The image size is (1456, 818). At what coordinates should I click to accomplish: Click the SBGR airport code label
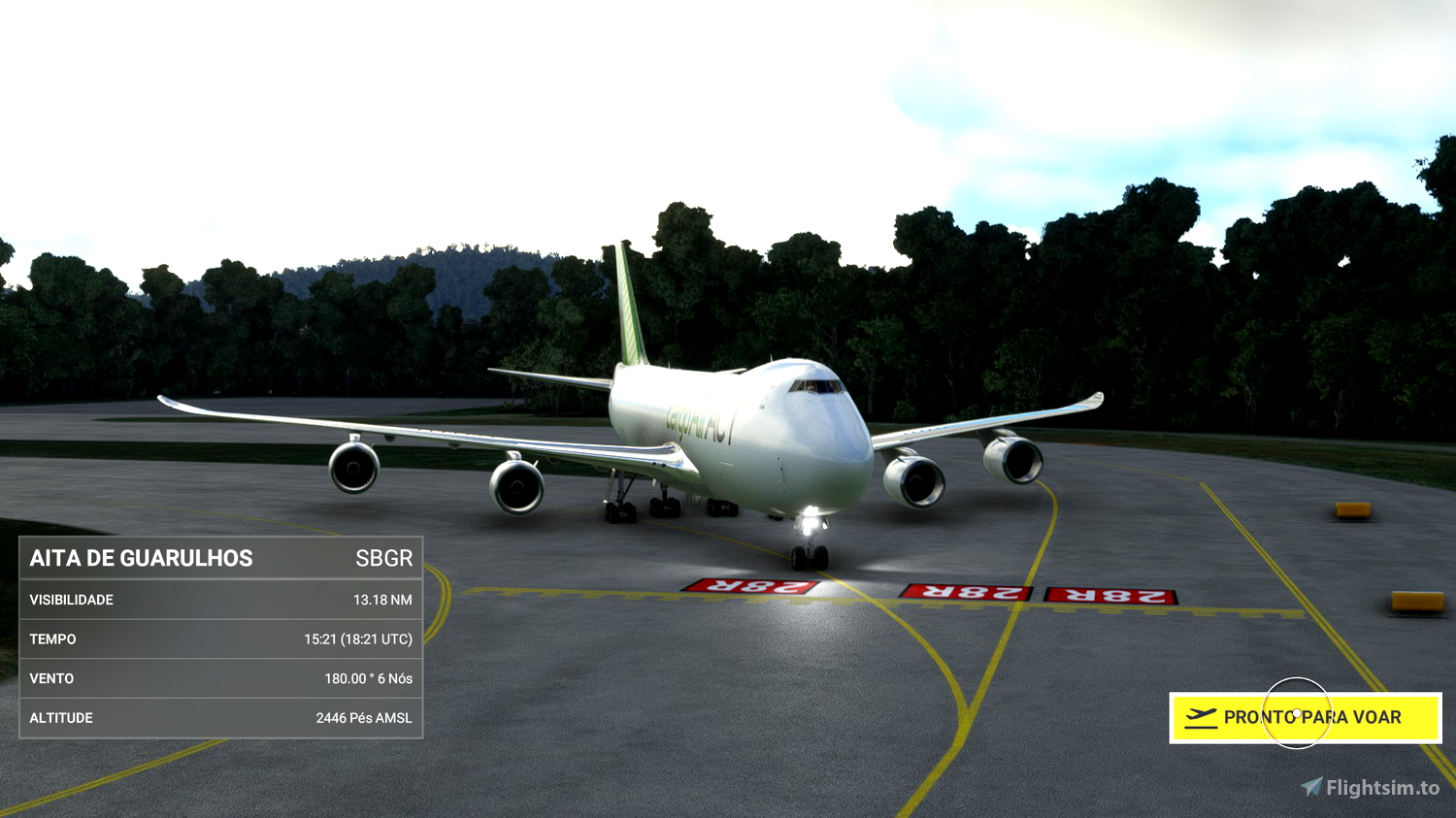[x=386, y=558]
